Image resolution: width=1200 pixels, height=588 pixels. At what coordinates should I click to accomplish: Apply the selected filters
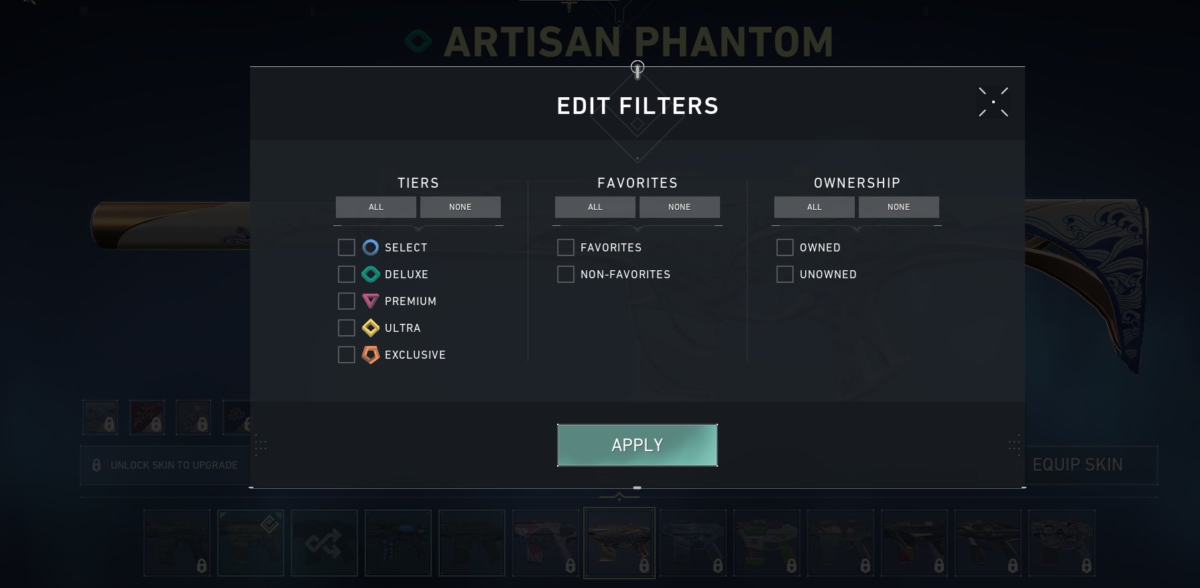click(x=637, y=445)
